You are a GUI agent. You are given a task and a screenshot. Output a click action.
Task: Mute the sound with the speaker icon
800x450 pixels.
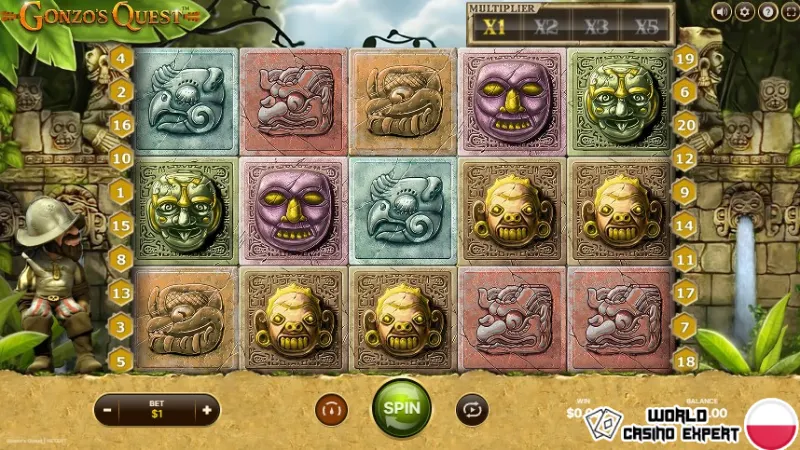(x=721, y=12)
